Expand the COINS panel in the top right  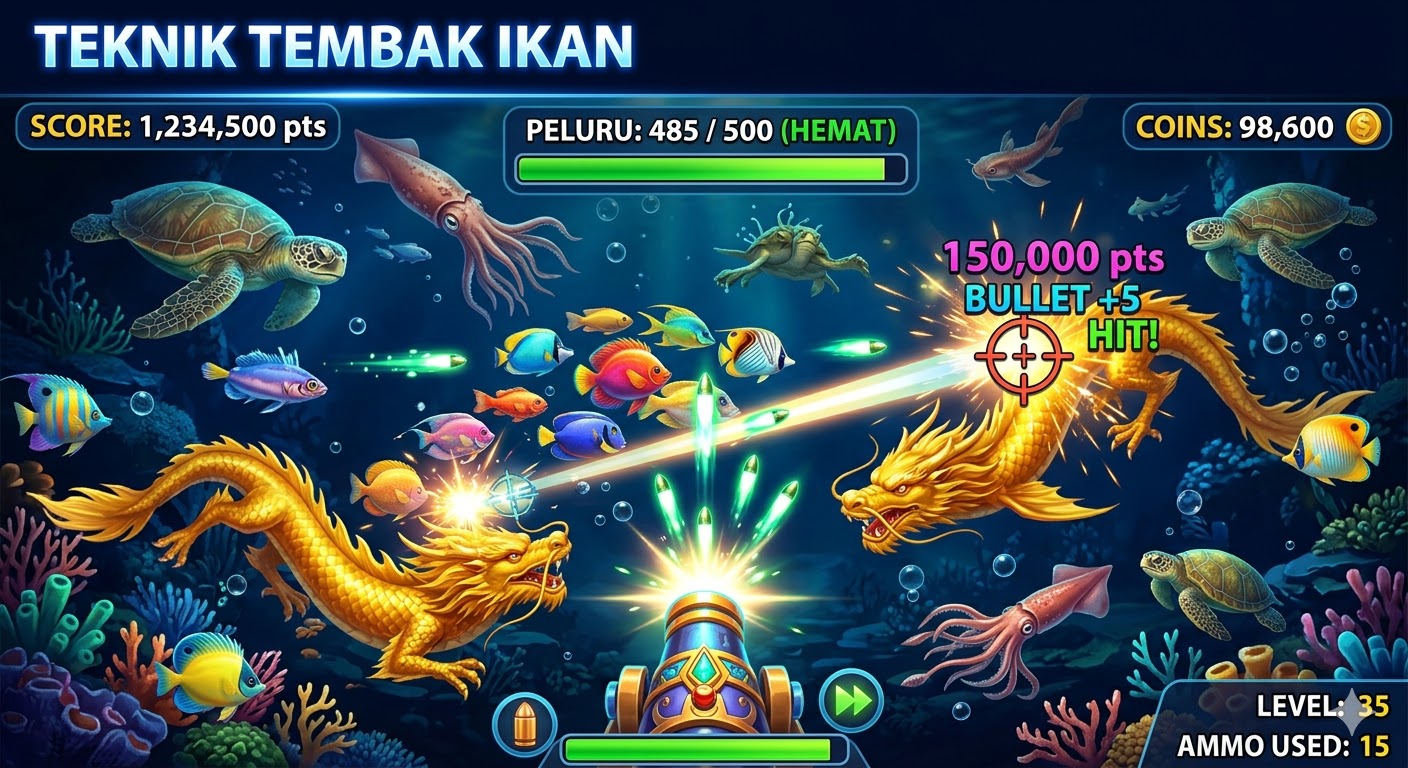click(1258, 127)
